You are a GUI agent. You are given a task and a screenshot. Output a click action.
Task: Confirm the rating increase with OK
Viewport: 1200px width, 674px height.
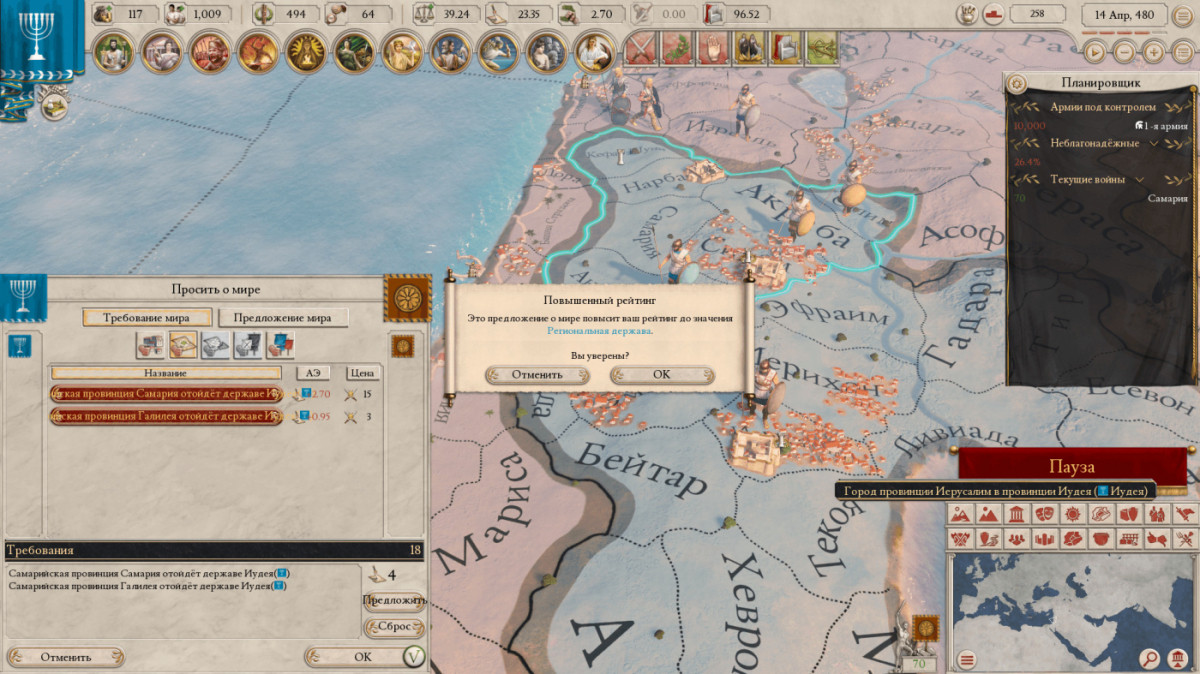point(661,375)
